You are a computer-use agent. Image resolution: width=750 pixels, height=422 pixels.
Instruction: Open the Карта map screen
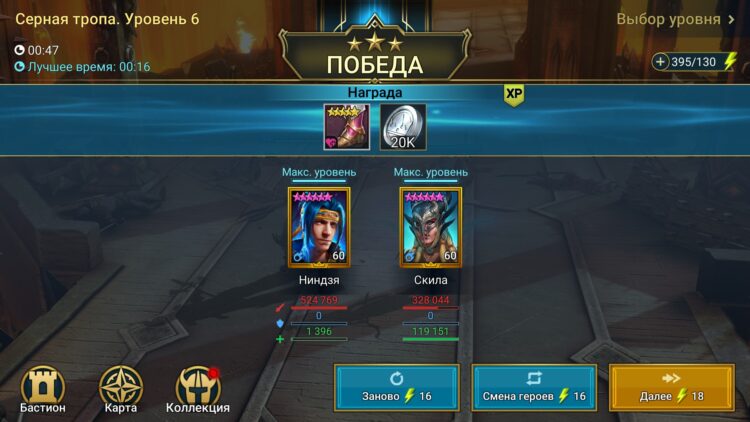tap(121, 389)
